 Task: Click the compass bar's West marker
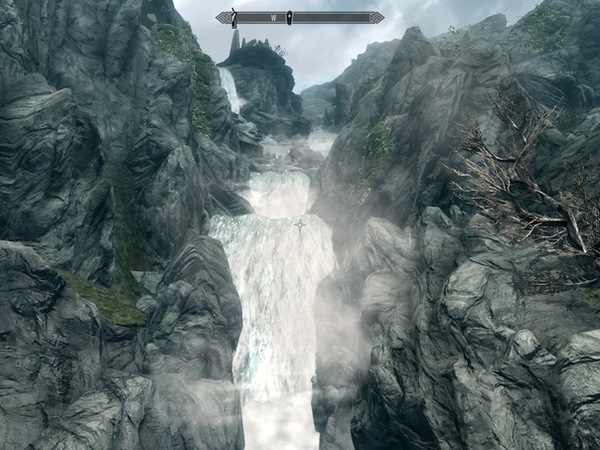click(x=272, y=17)
